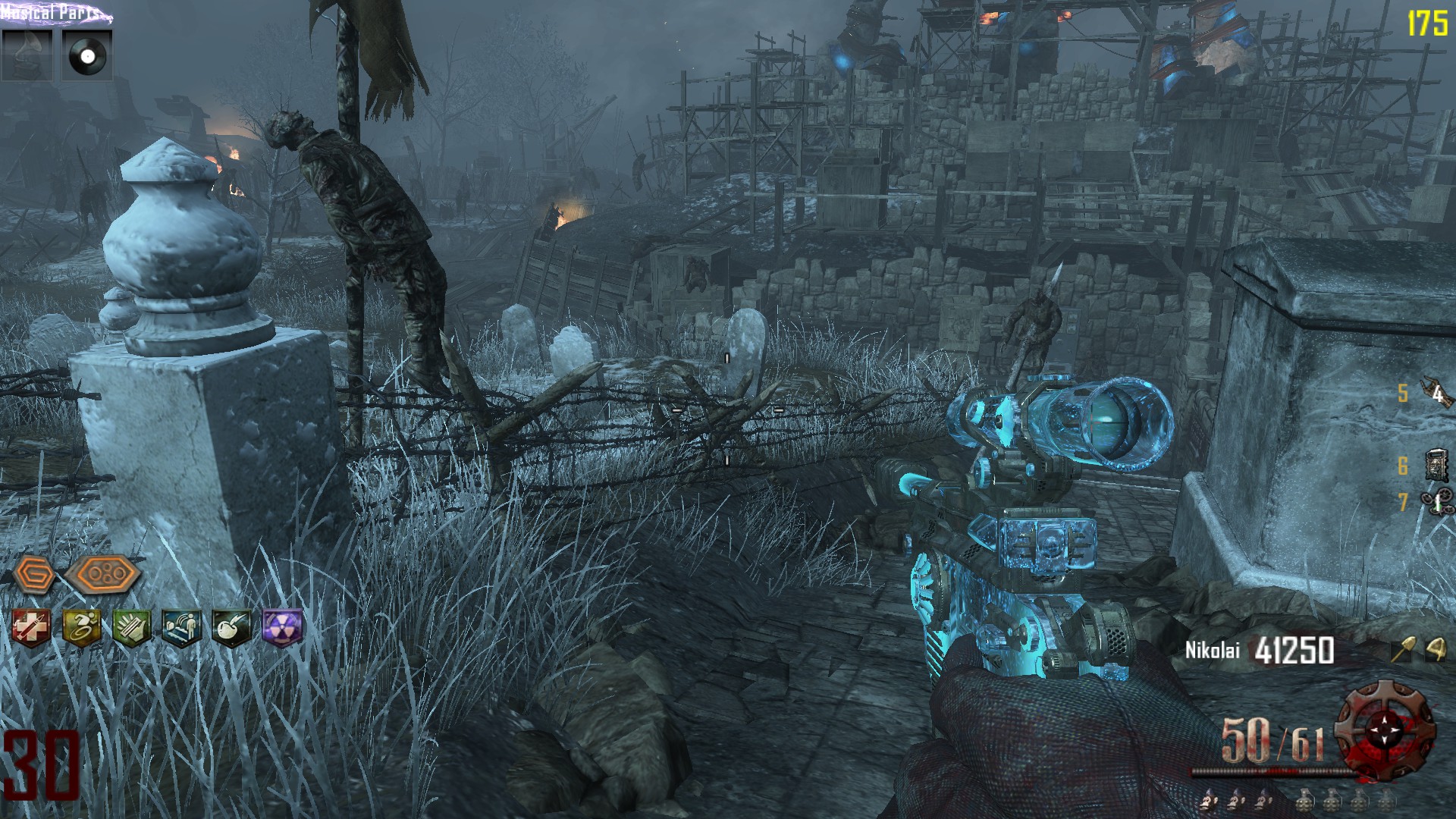
Task: Toggle the orange hexagonal G emblem
Action: [x=35, y=574]
